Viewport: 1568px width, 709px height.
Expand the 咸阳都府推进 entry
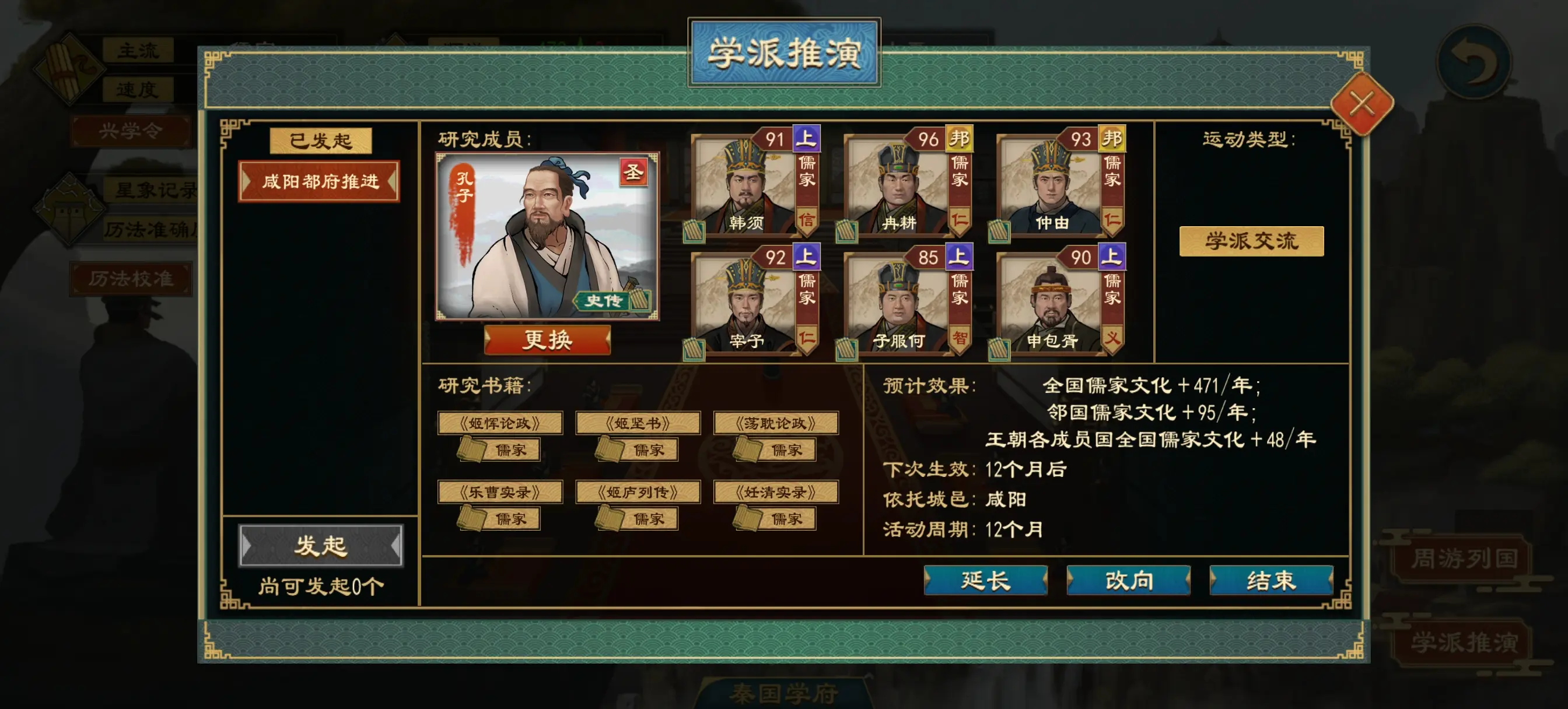321,181
